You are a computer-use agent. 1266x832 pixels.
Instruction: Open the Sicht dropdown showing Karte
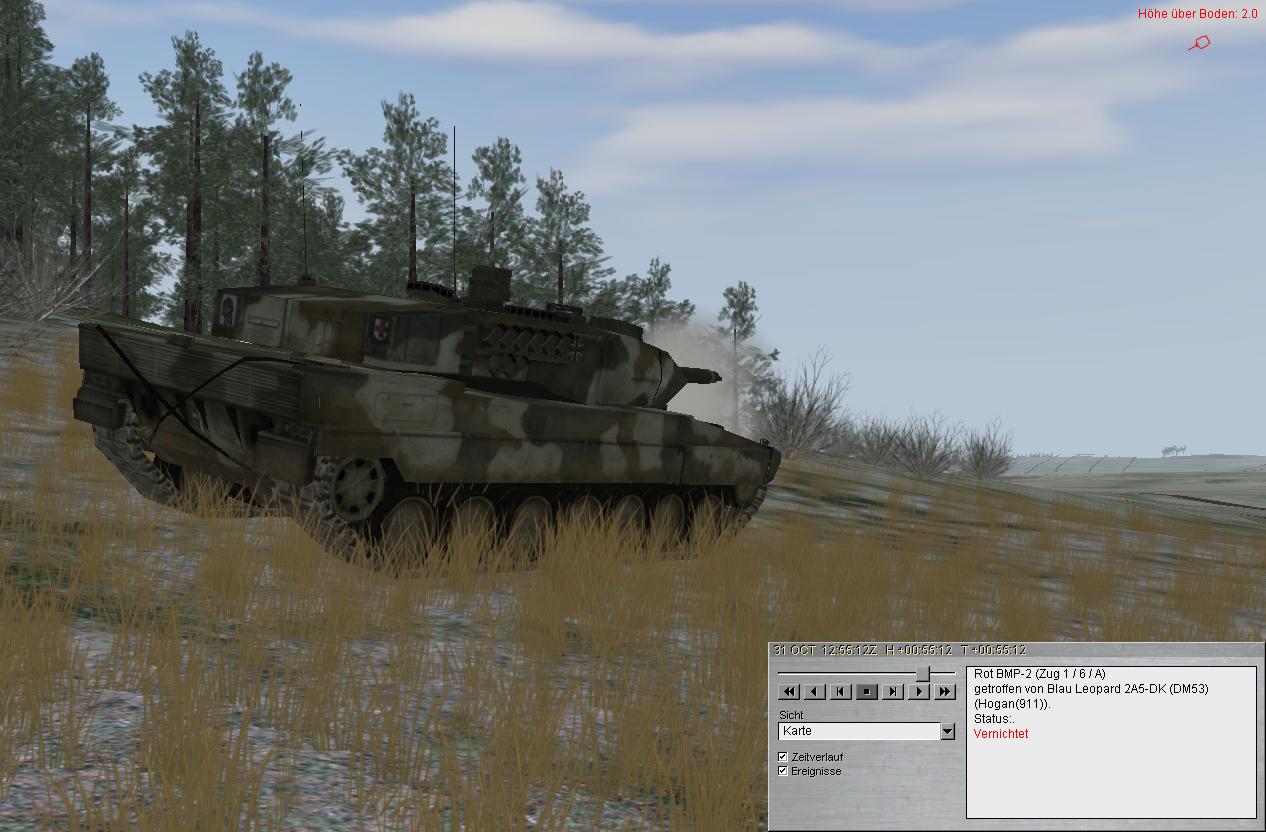(x=947, y=732)
